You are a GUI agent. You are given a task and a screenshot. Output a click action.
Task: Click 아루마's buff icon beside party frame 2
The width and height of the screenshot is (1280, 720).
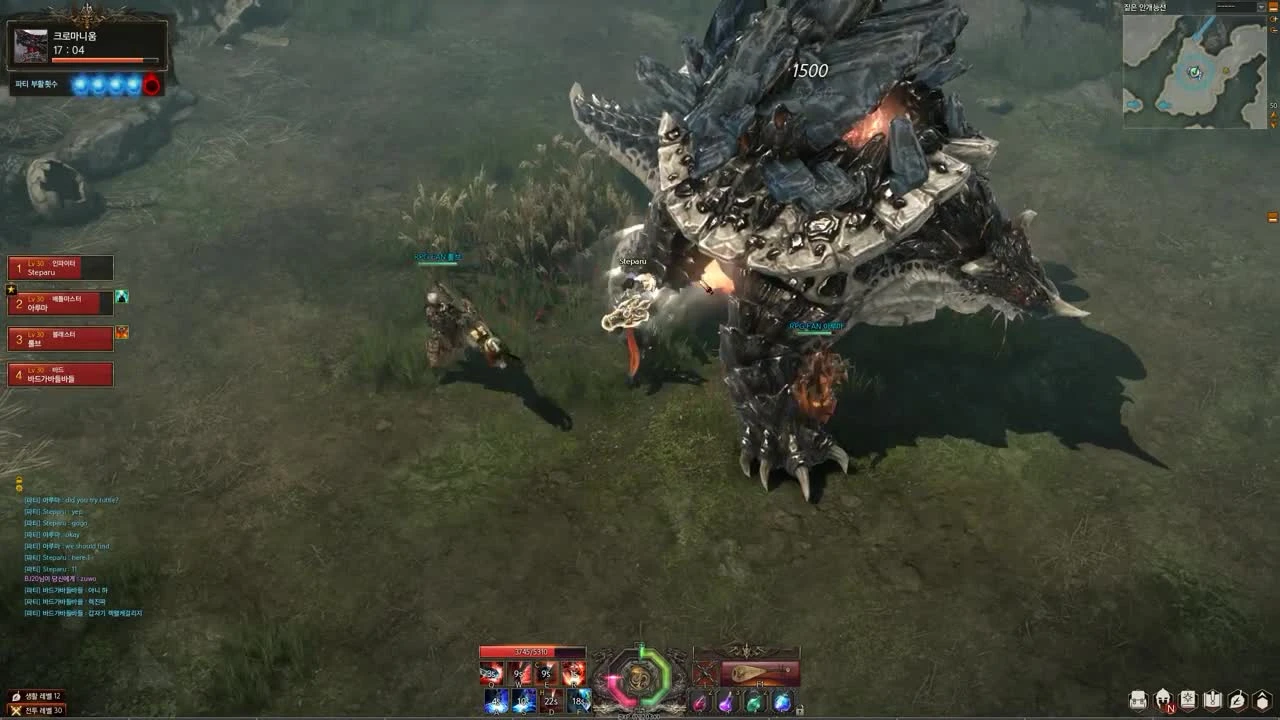[x=122, y=294]
